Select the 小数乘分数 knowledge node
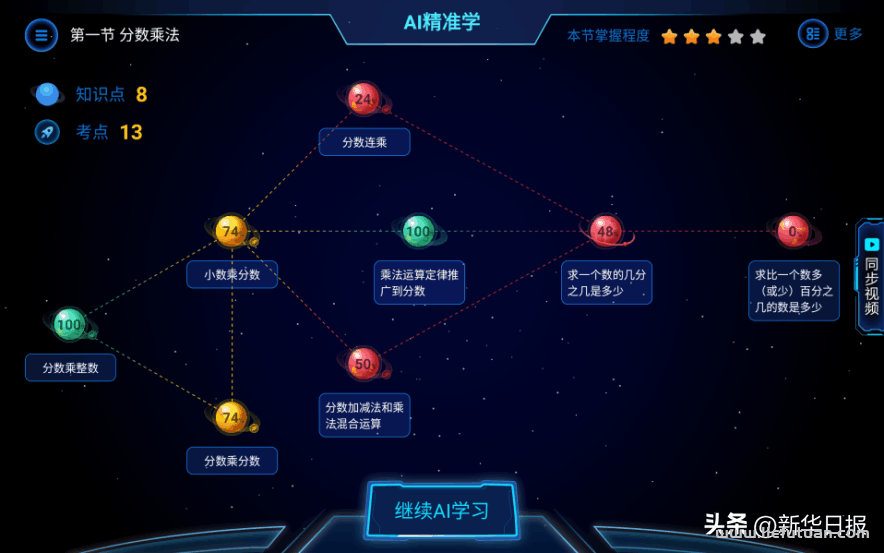This screenshot has height=553, width=884. click(x=231, y=231)
